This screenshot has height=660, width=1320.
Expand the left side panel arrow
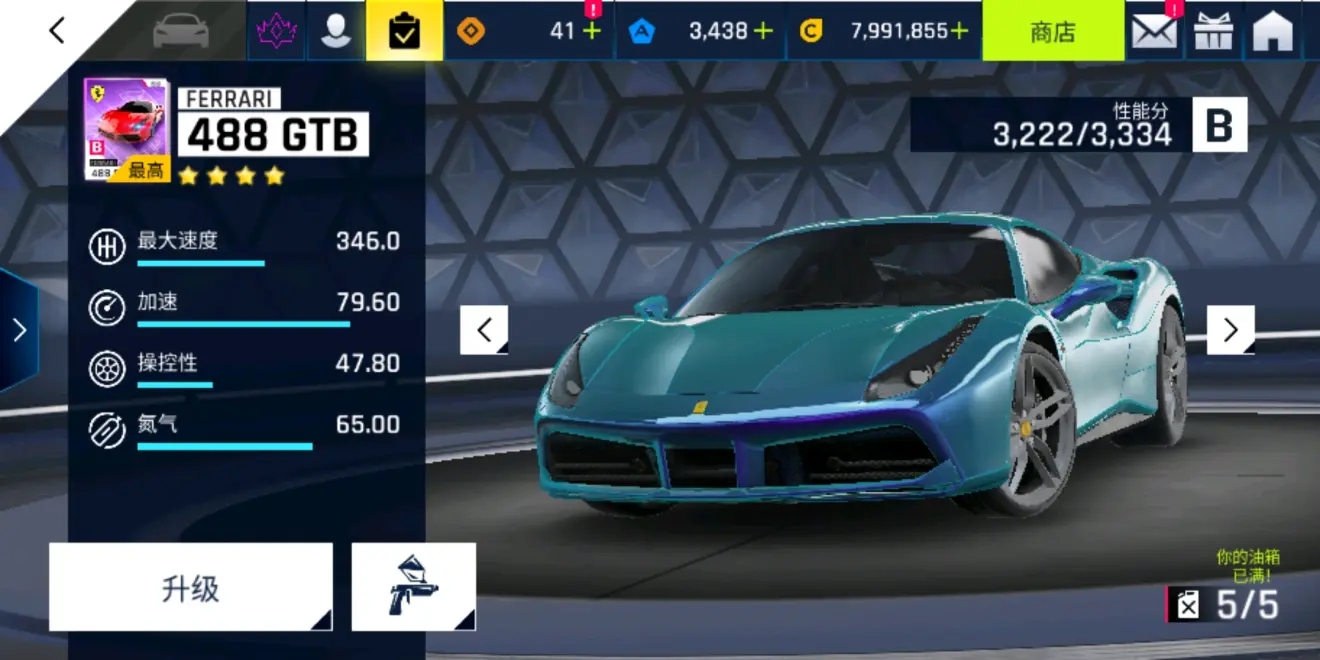pyautogui.click(x=18, y=330)
